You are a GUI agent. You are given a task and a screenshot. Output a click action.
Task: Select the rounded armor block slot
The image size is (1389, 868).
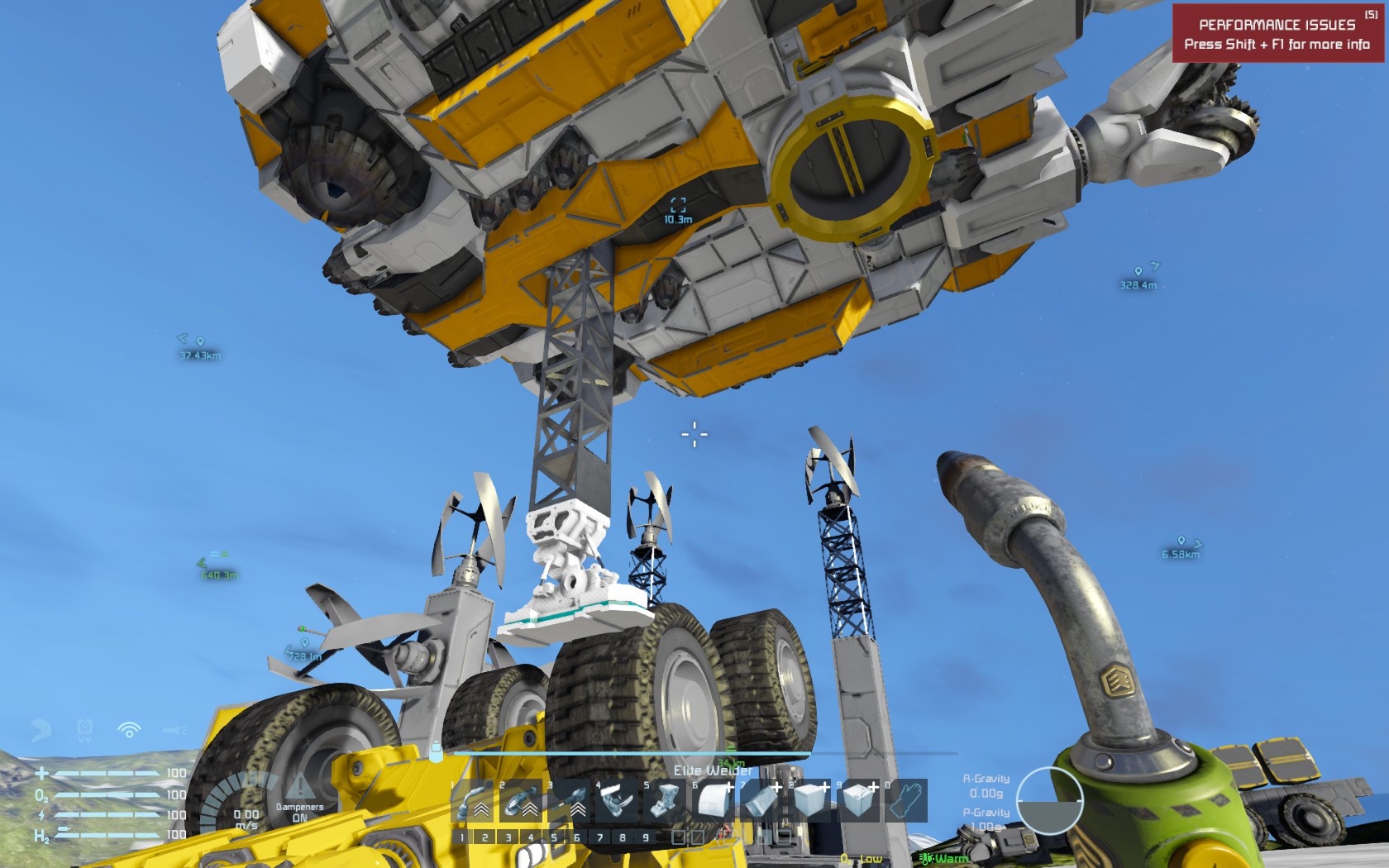712,802
